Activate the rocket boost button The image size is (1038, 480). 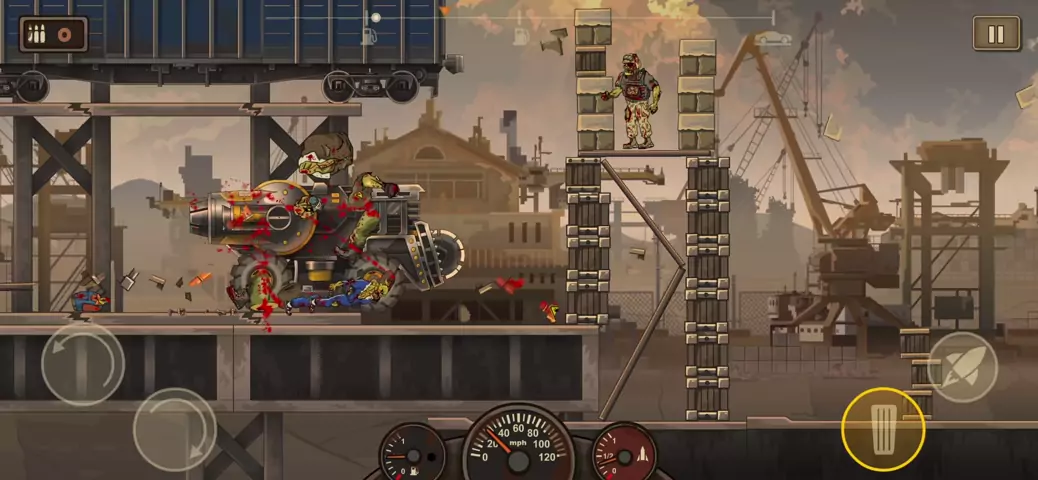[962, 367]
